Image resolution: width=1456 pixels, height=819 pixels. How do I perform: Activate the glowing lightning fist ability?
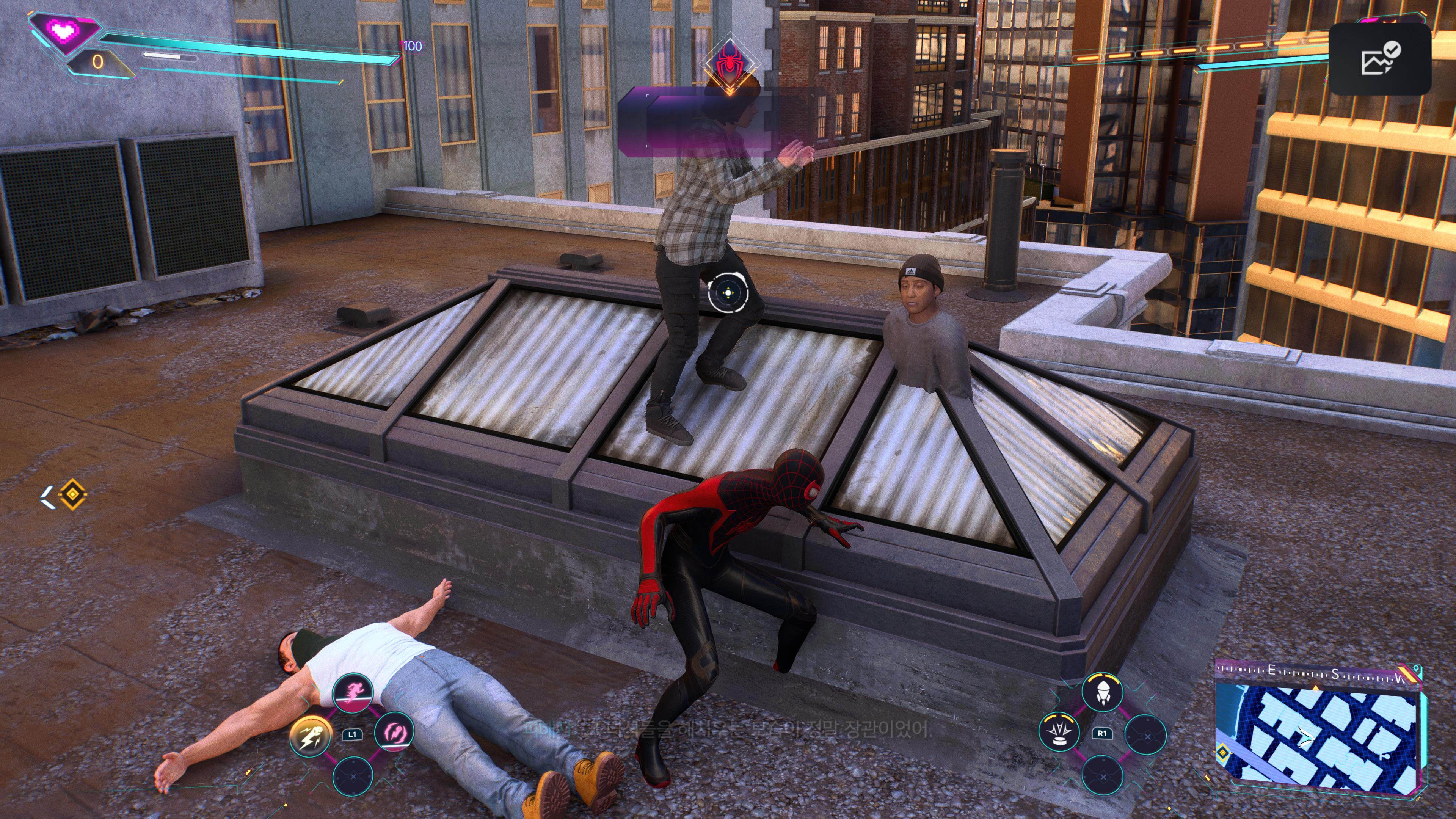(310, 735)
